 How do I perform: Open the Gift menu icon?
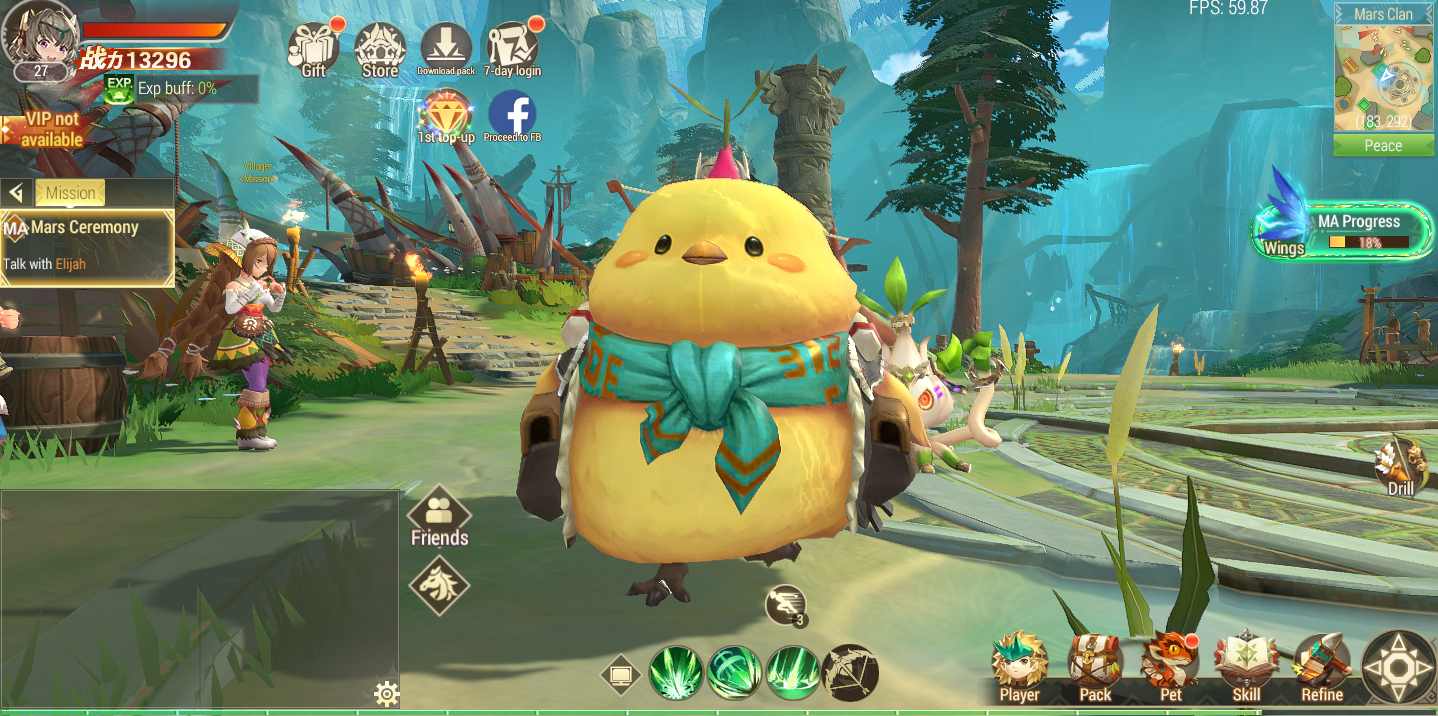tap(313, 48)
